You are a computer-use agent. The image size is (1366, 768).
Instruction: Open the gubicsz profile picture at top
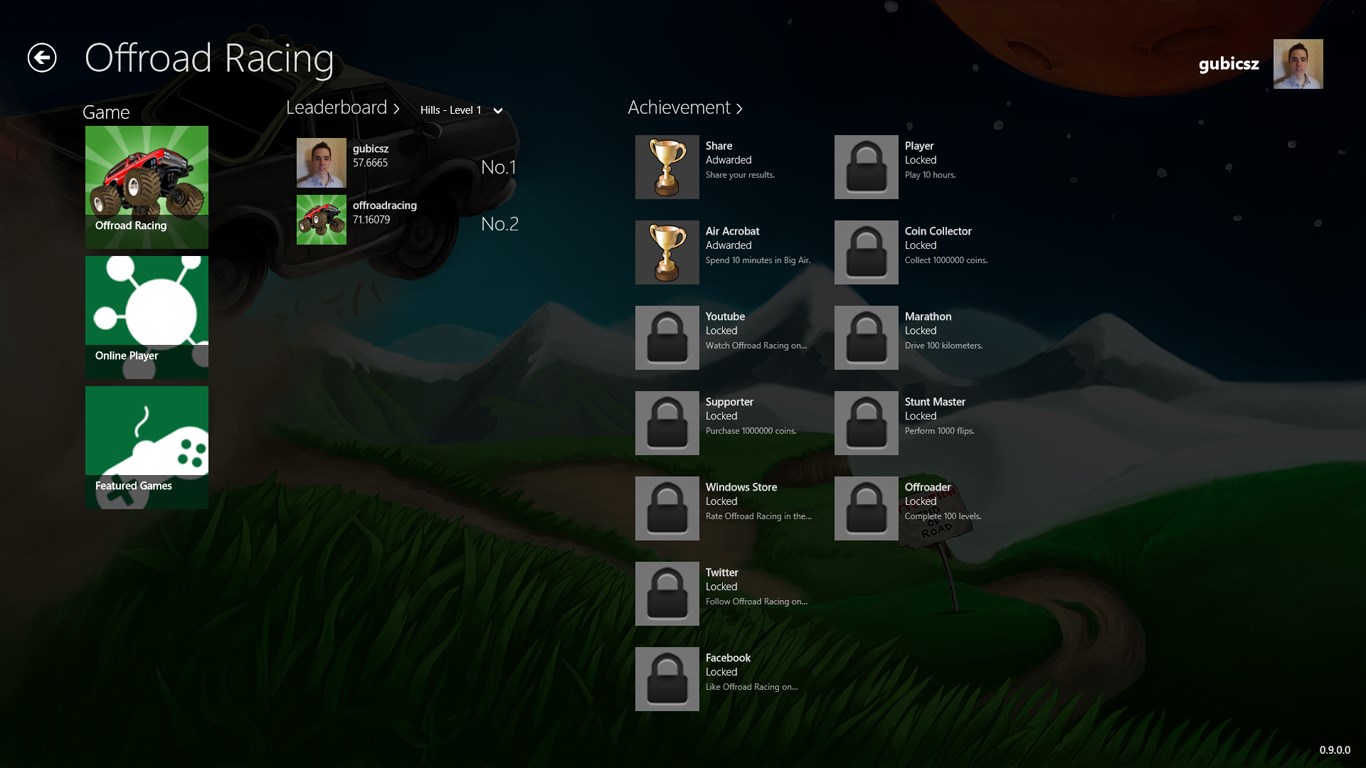pos(1298,64)
